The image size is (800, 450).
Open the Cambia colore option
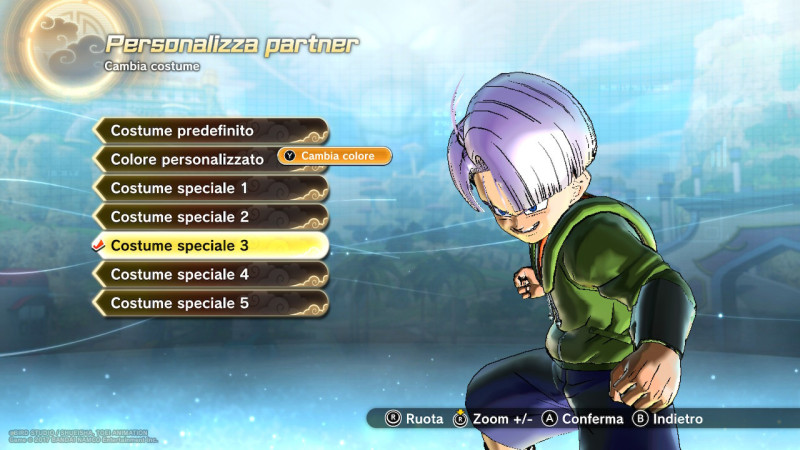334,156
